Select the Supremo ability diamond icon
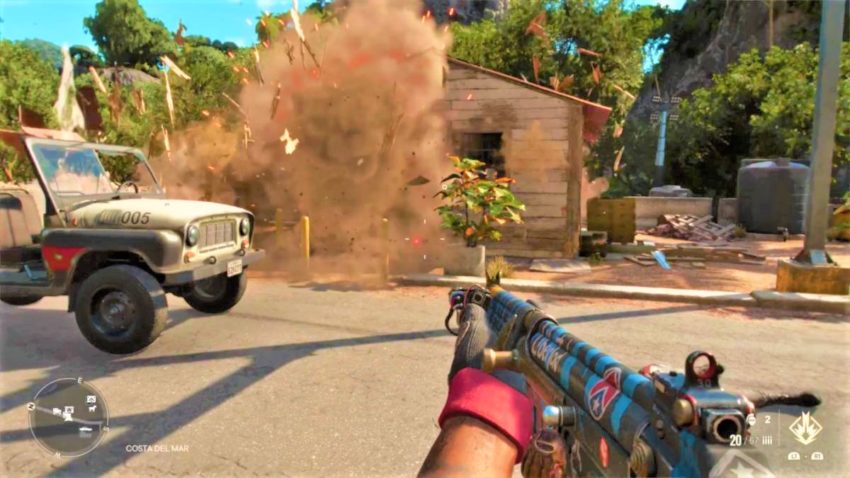Image resolution: width=850 pixels, height=478 pixels. pyautogui.click(x=804, y=428)
